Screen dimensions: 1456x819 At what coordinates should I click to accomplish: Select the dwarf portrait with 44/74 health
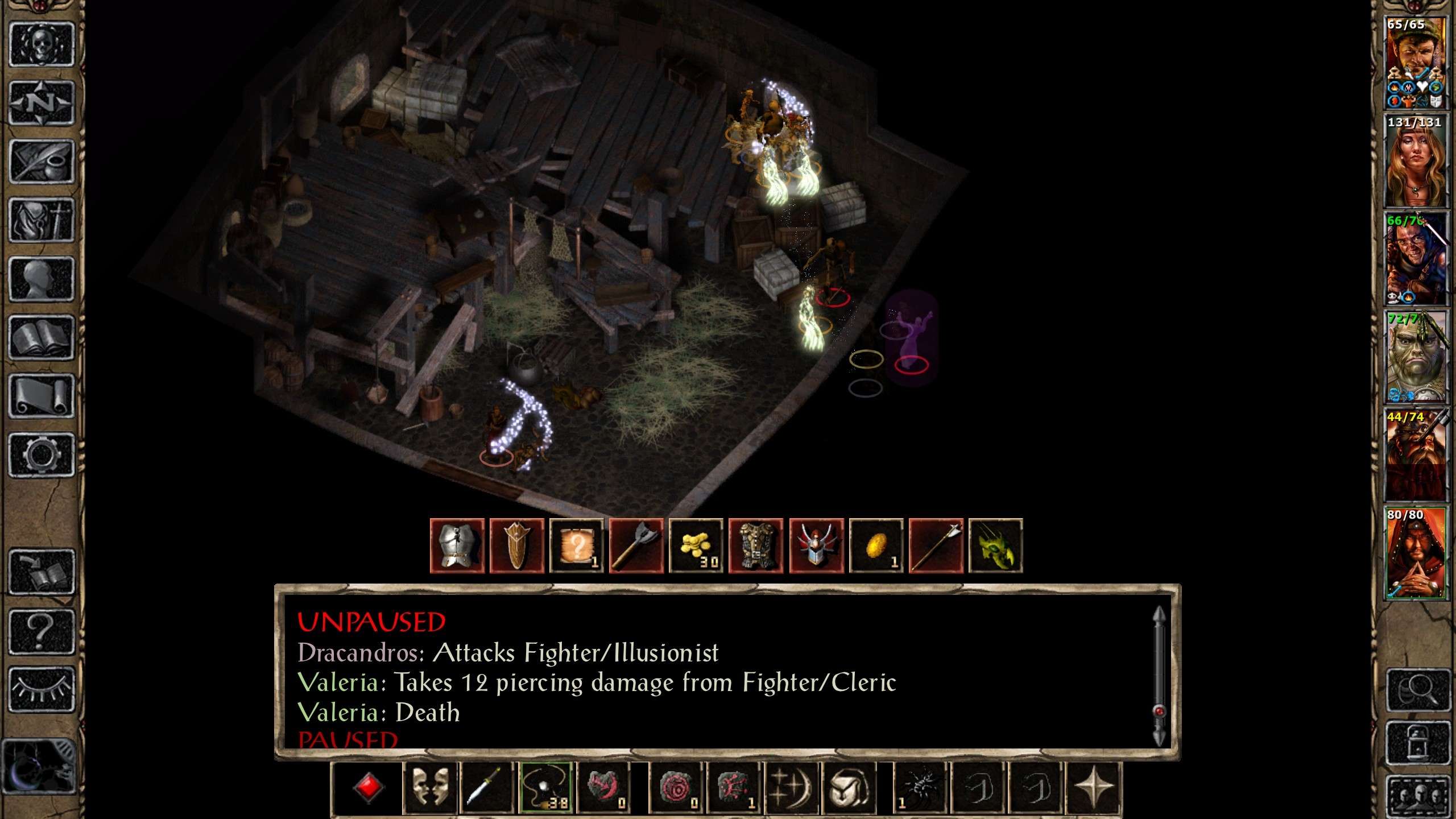pyautogui.click(x=1415, y=454)
